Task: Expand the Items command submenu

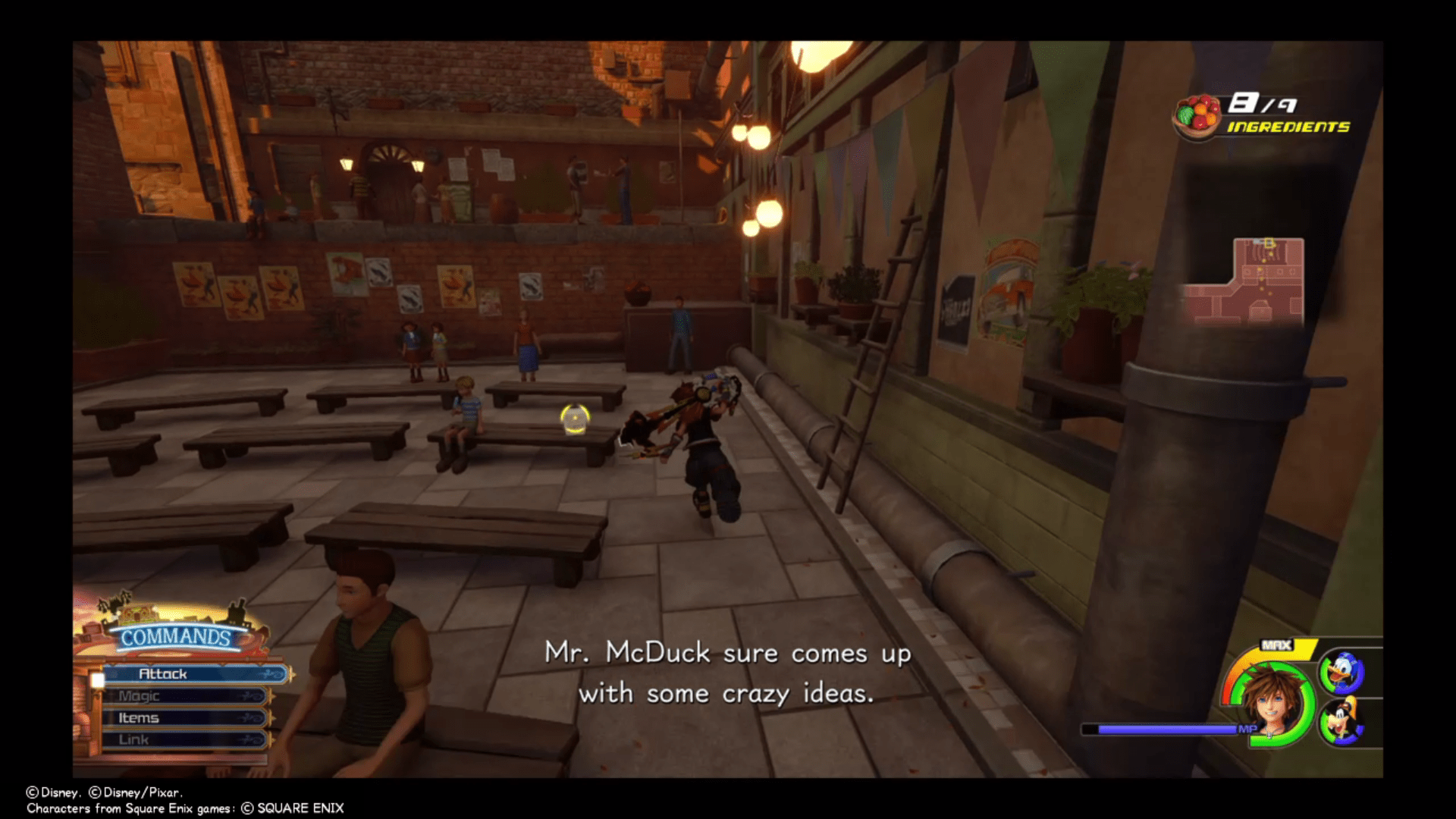Action: click(139, 719)
